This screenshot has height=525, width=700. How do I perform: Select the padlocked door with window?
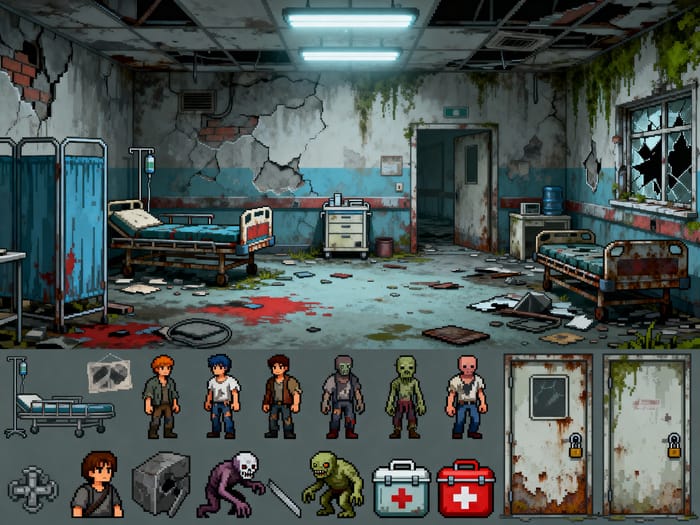tap(548, 432)
